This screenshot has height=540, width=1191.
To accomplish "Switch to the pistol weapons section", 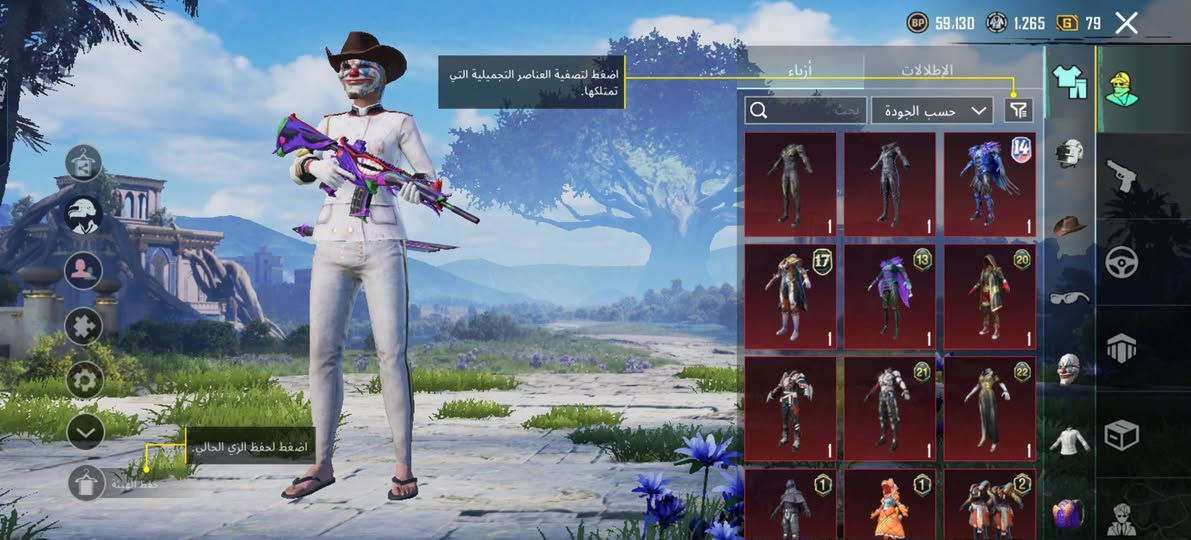I will (1121, 176).
